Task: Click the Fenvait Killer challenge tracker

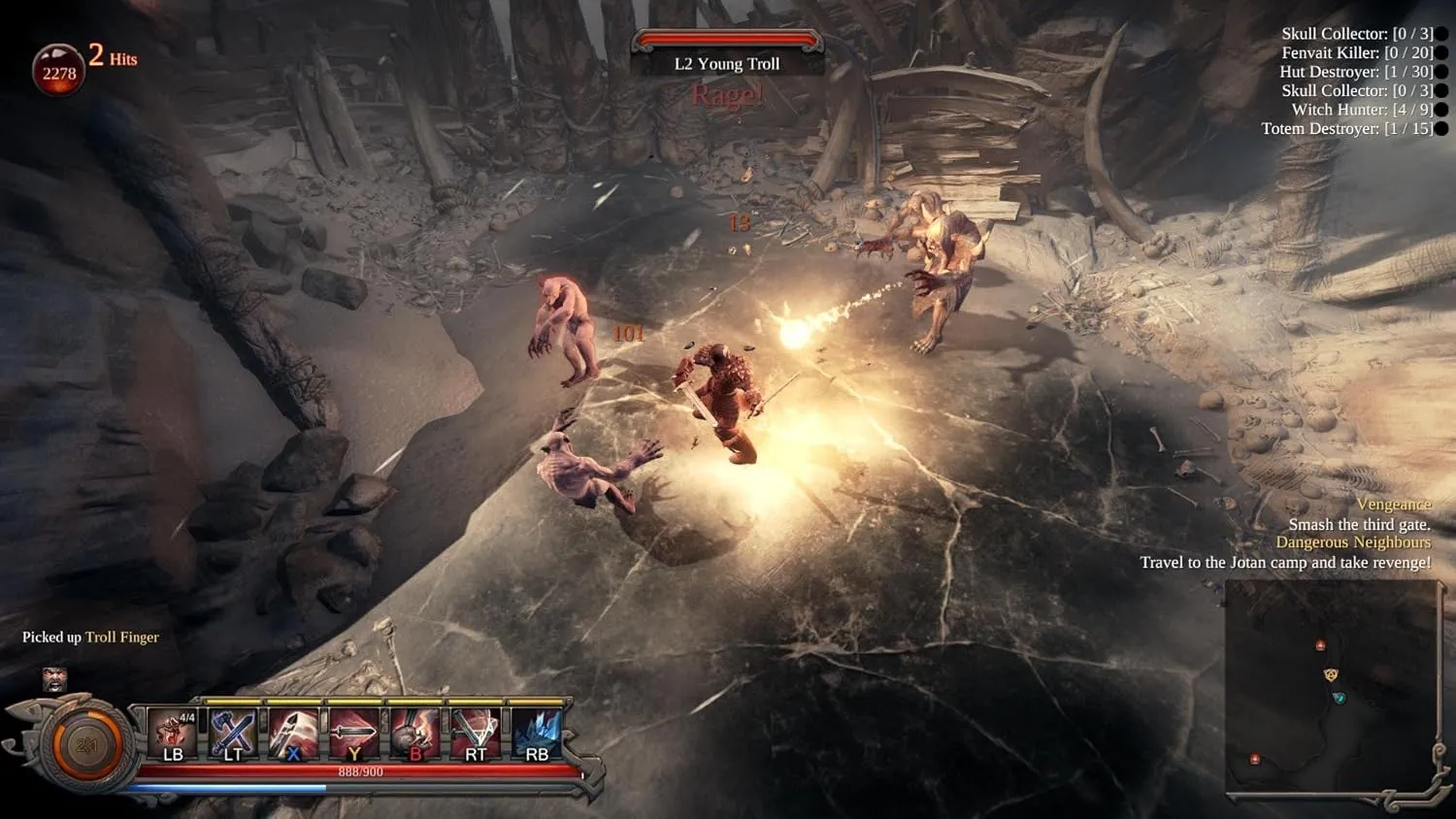Action: point(1357,52)
